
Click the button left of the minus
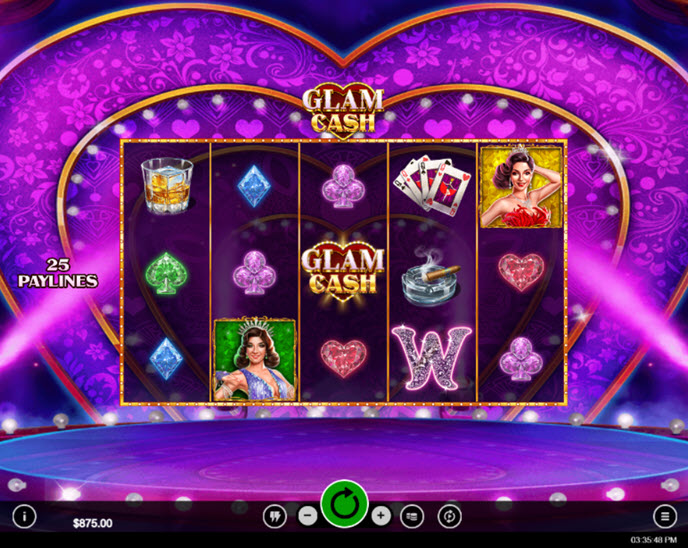coord(273,516)
